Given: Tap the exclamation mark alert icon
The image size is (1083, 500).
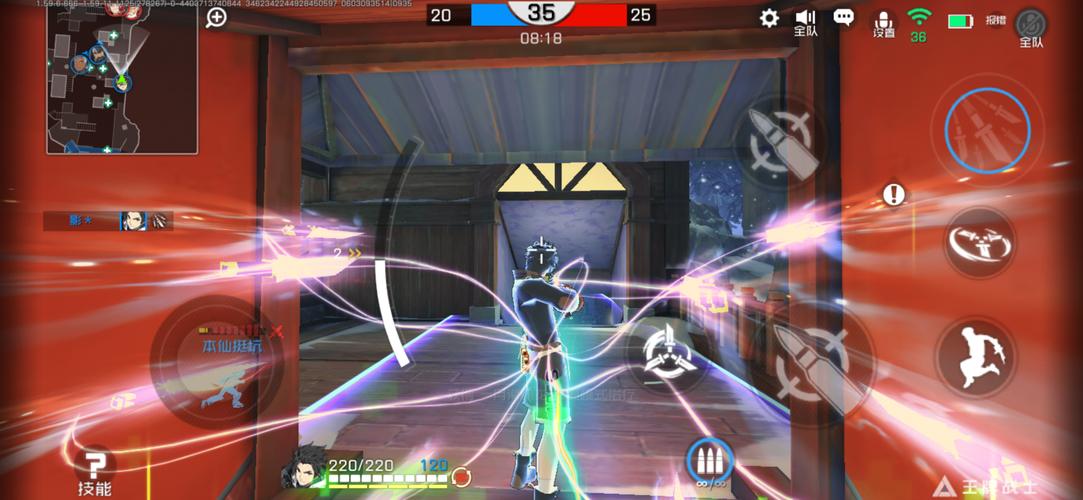Looking at the screenshot, I should (x=894, y=194).
